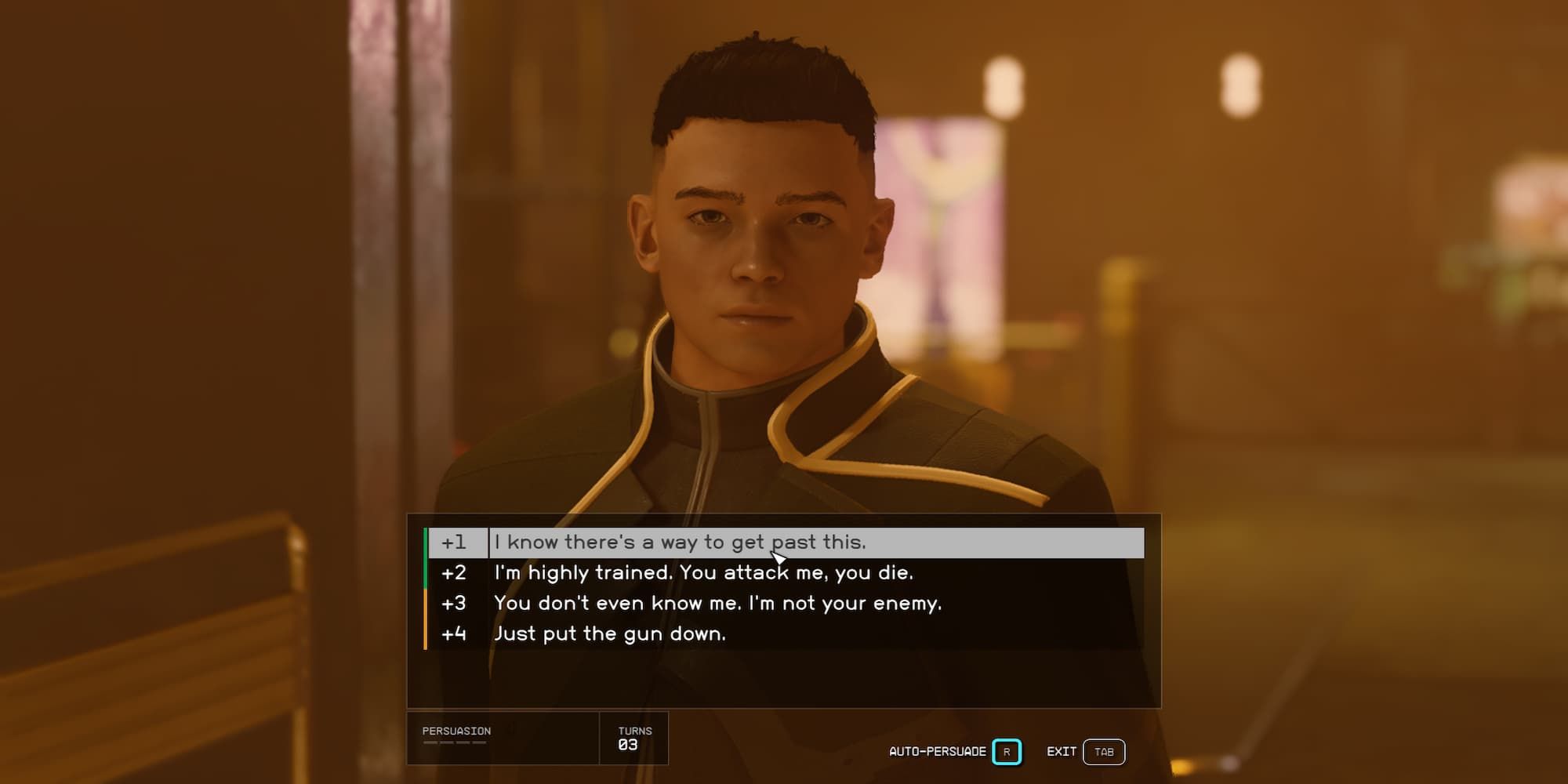
Task: Click Exit to leave the persuasion attempt
Action: click(1062, 750)
